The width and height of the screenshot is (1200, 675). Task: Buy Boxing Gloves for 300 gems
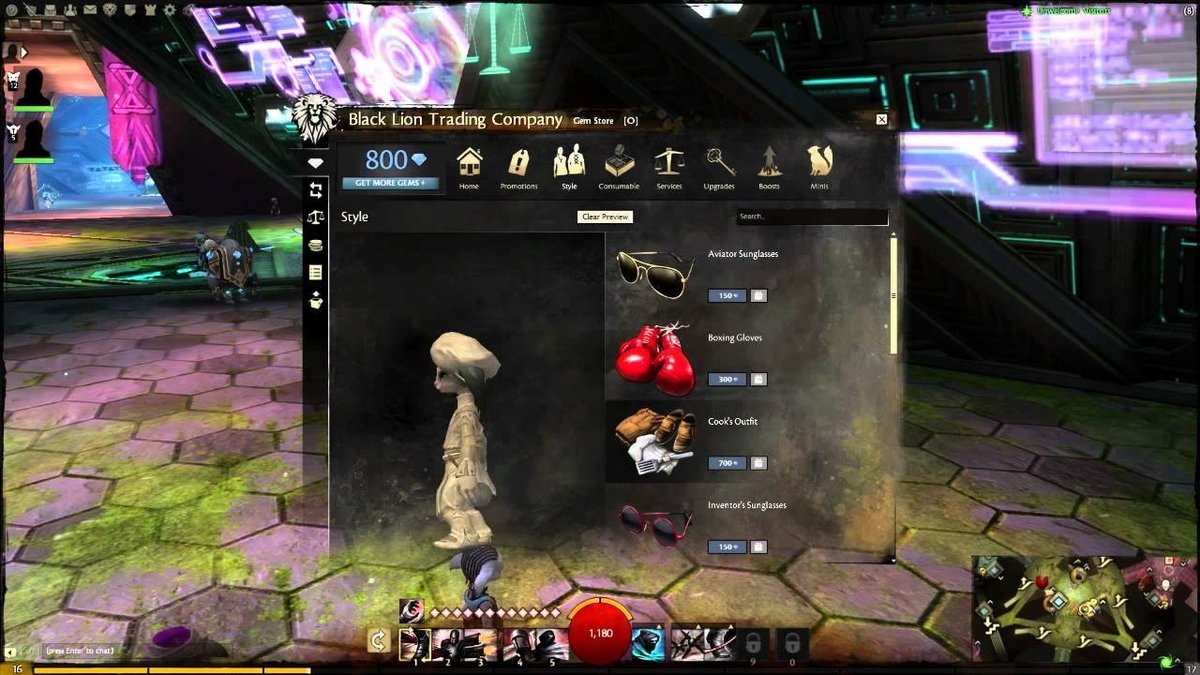click(x=723, y=379)
